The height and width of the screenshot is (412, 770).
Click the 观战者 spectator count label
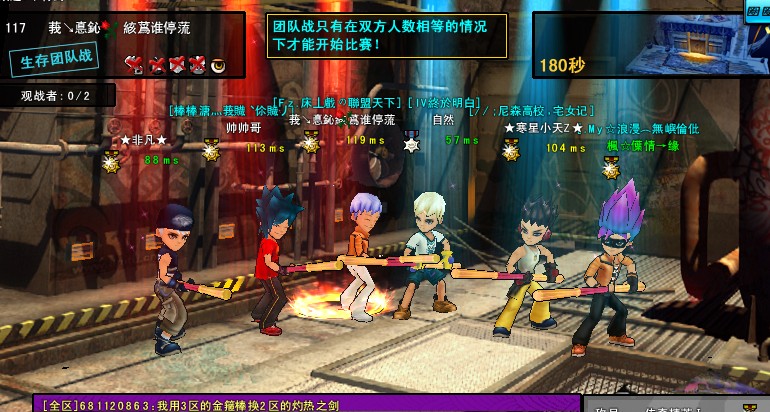point(56,96)
